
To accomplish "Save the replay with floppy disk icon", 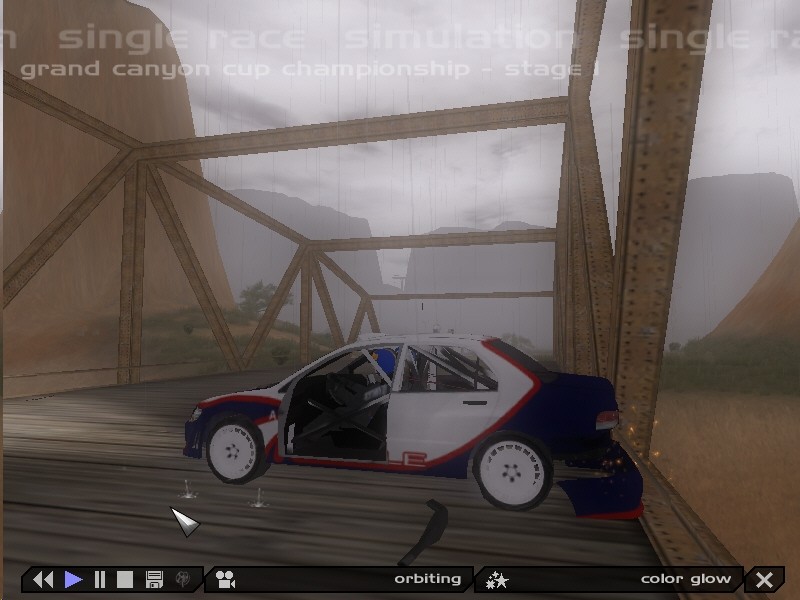I will (154, 579).
